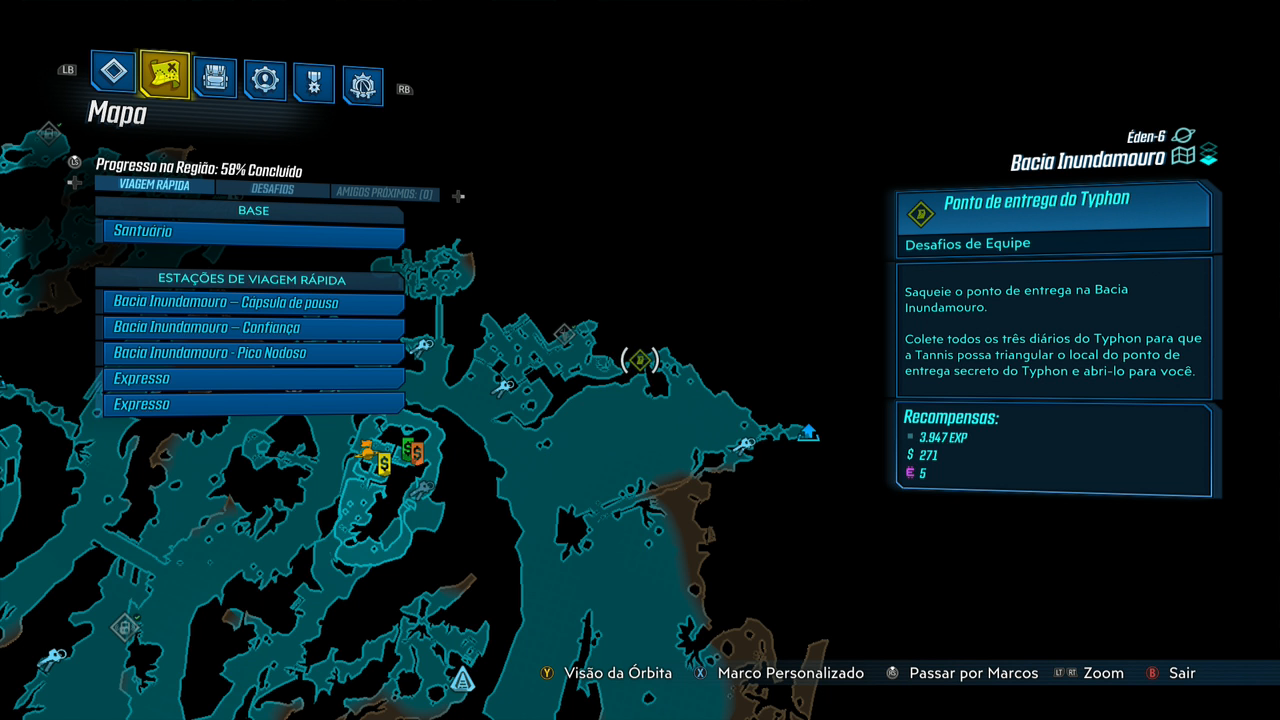Open the Missions tab with the diamond icon
This screenshot has width=1280, height=720.
click(x=114, y=71)
